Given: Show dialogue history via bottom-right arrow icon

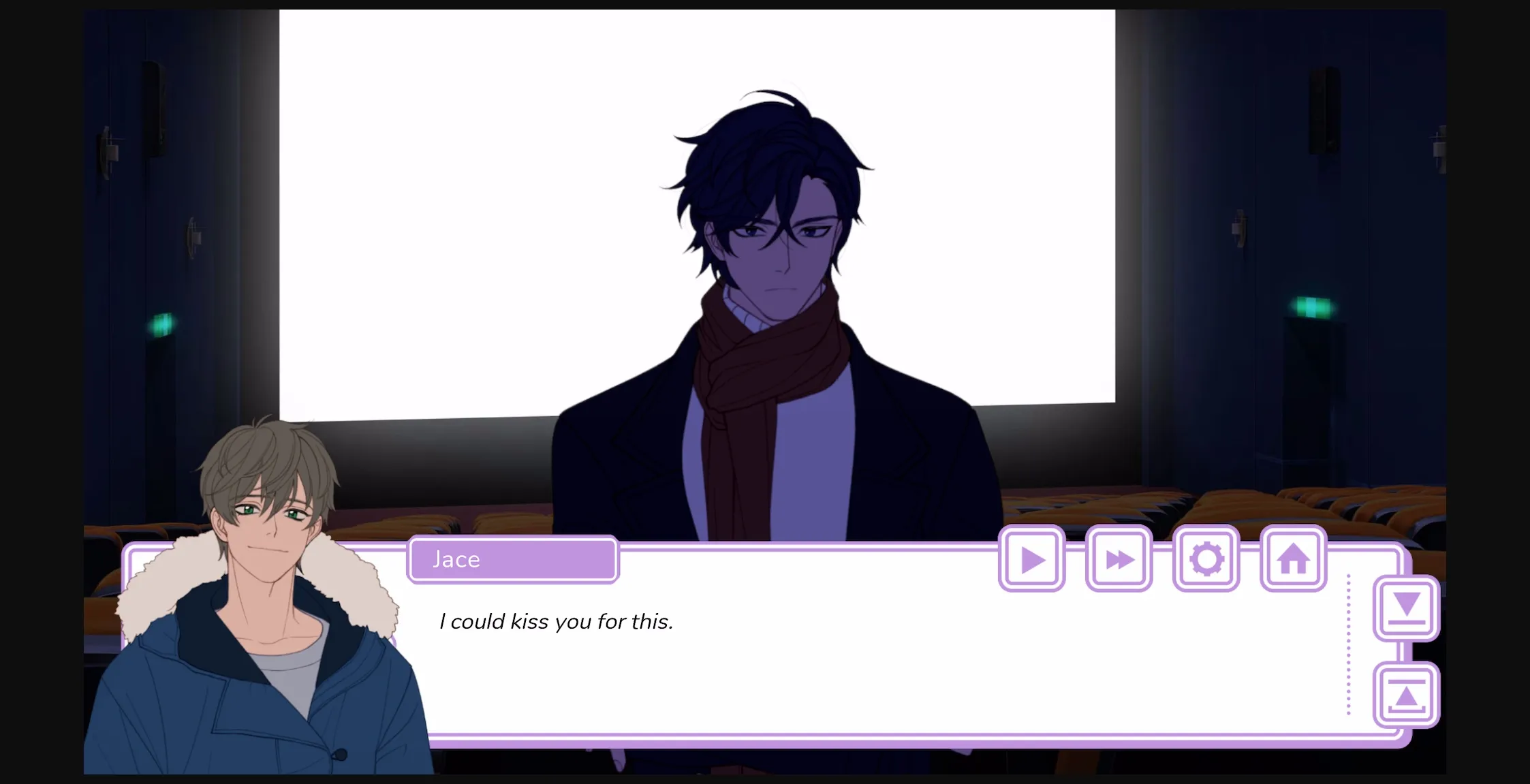Looking at the screenshot, I should click(x=1407, y=695).
